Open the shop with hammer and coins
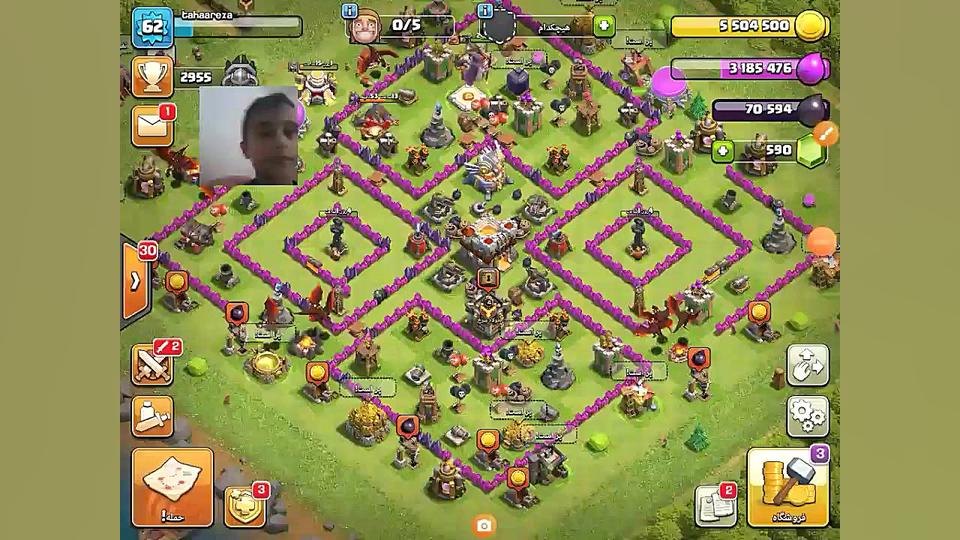This screenshot has width=960, height=540. [787, 488]
